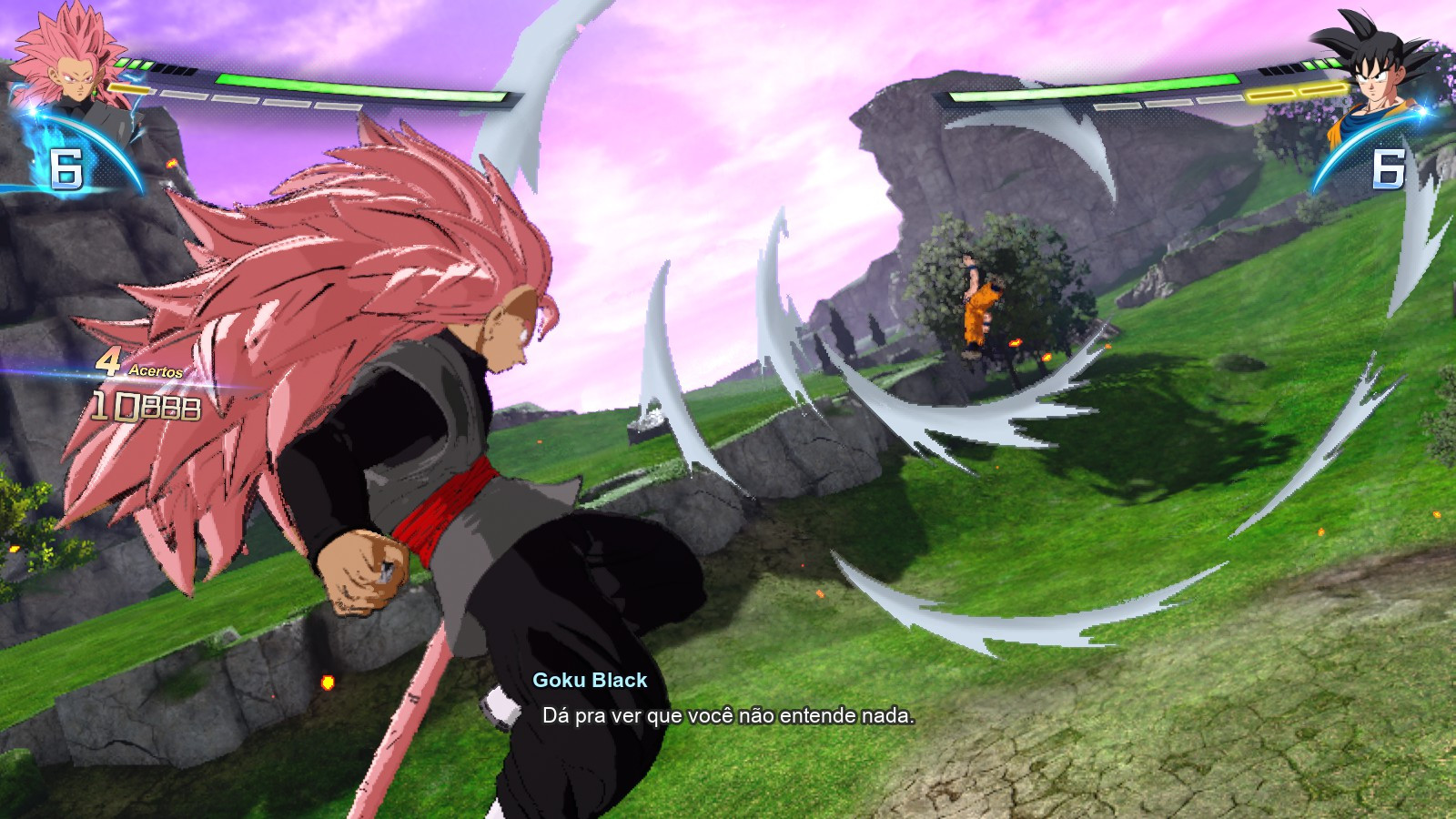Click the green blast stock pips above Goku's health bar

coord(1319,64)
